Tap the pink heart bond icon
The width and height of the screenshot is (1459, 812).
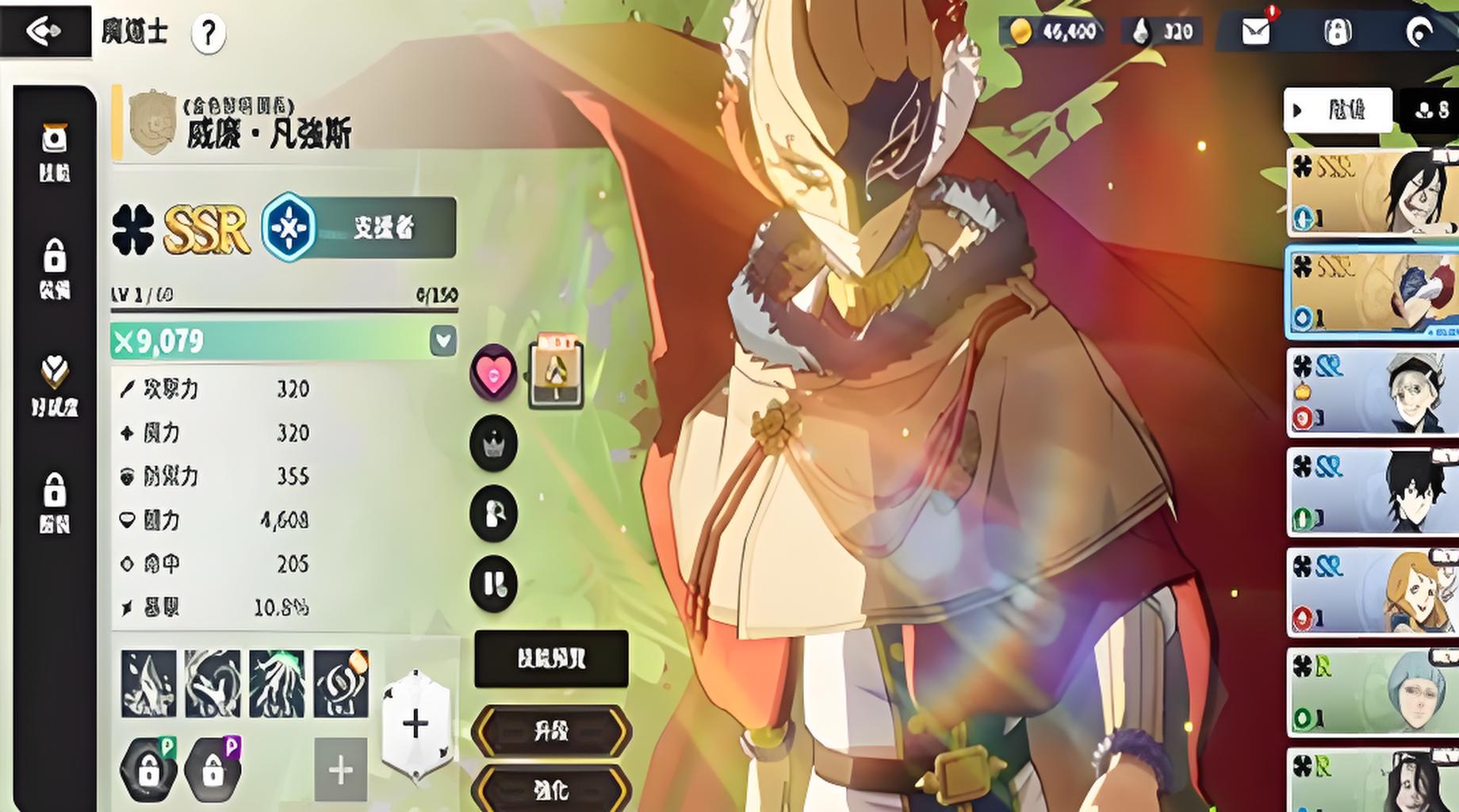493,372
